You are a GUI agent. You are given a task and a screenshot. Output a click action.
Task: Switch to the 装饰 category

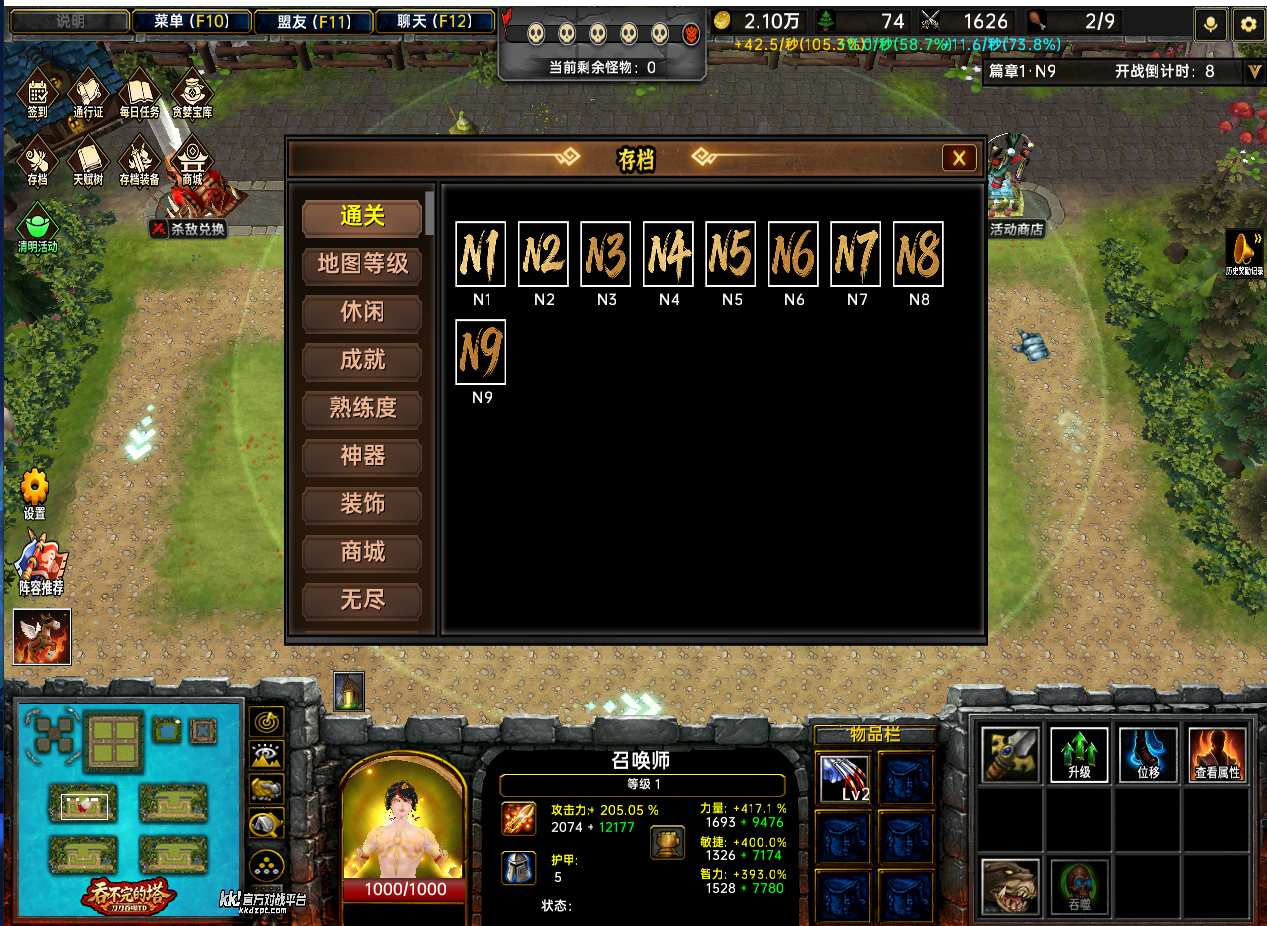(362, 504)
